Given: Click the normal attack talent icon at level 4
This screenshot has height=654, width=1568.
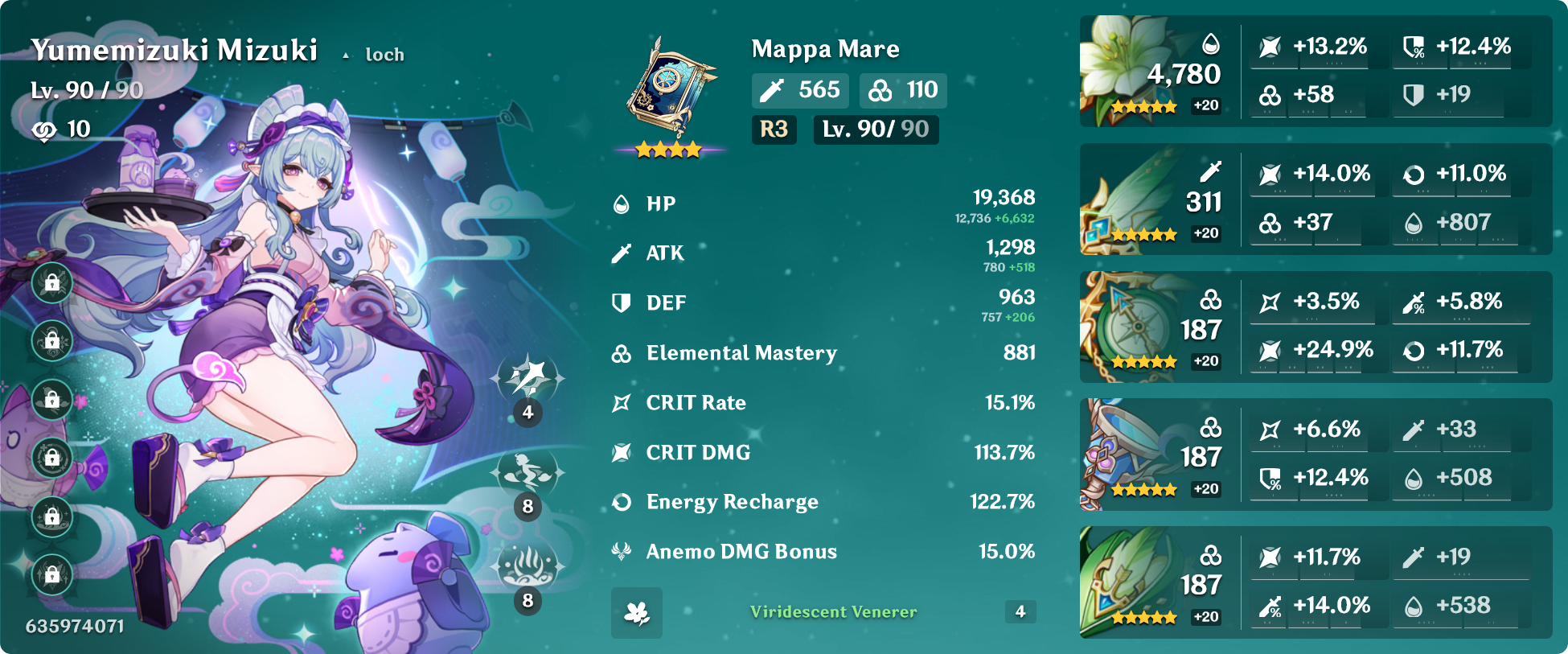Looking at the screenshot, I should pos(527,378).
